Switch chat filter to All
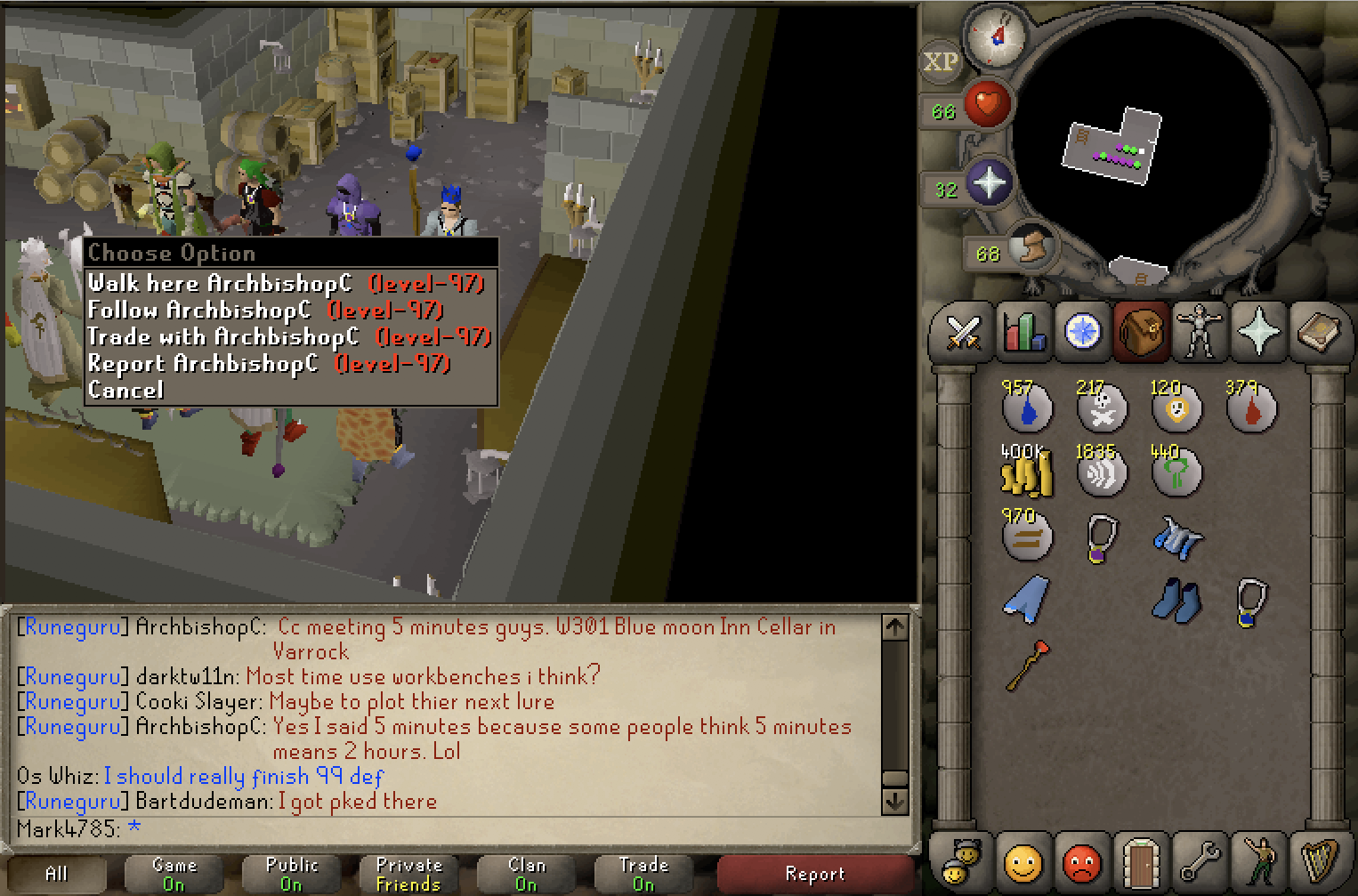1358x896 pixels. tap(57, 874)
